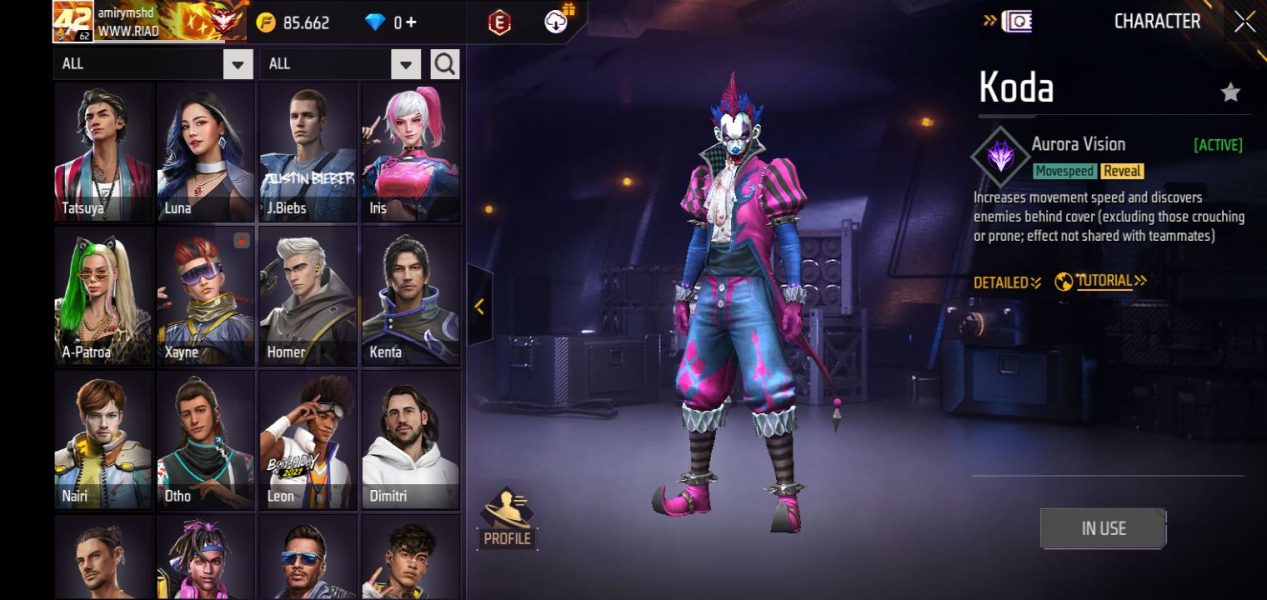Select the Otho character tile

tap(205, 440)
